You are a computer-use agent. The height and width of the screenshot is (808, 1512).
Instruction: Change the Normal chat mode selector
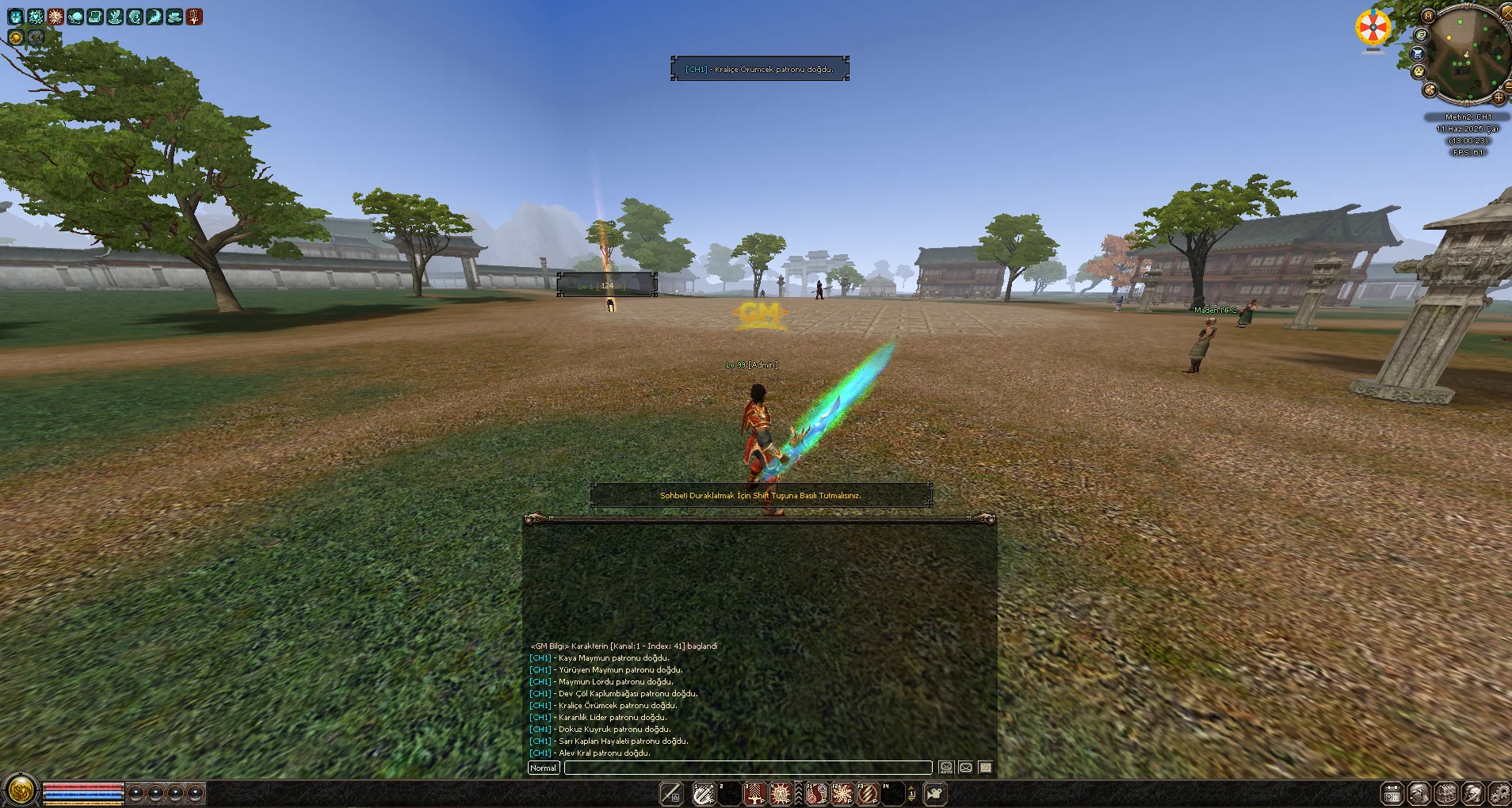click(x=544, y=768)
